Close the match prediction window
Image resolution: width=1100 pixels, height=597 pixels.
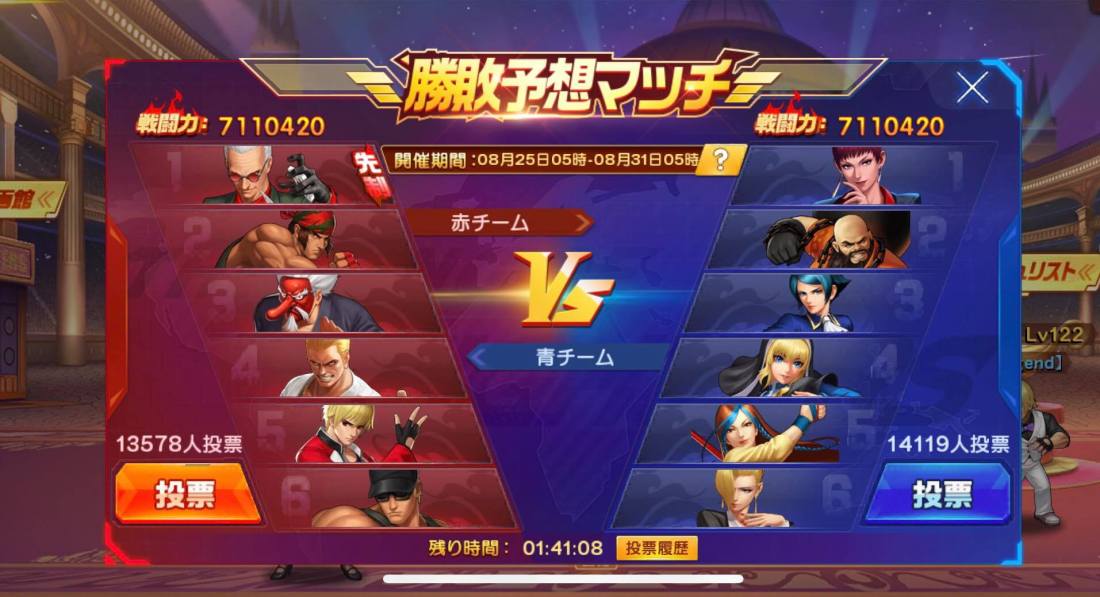pos(972,89)
